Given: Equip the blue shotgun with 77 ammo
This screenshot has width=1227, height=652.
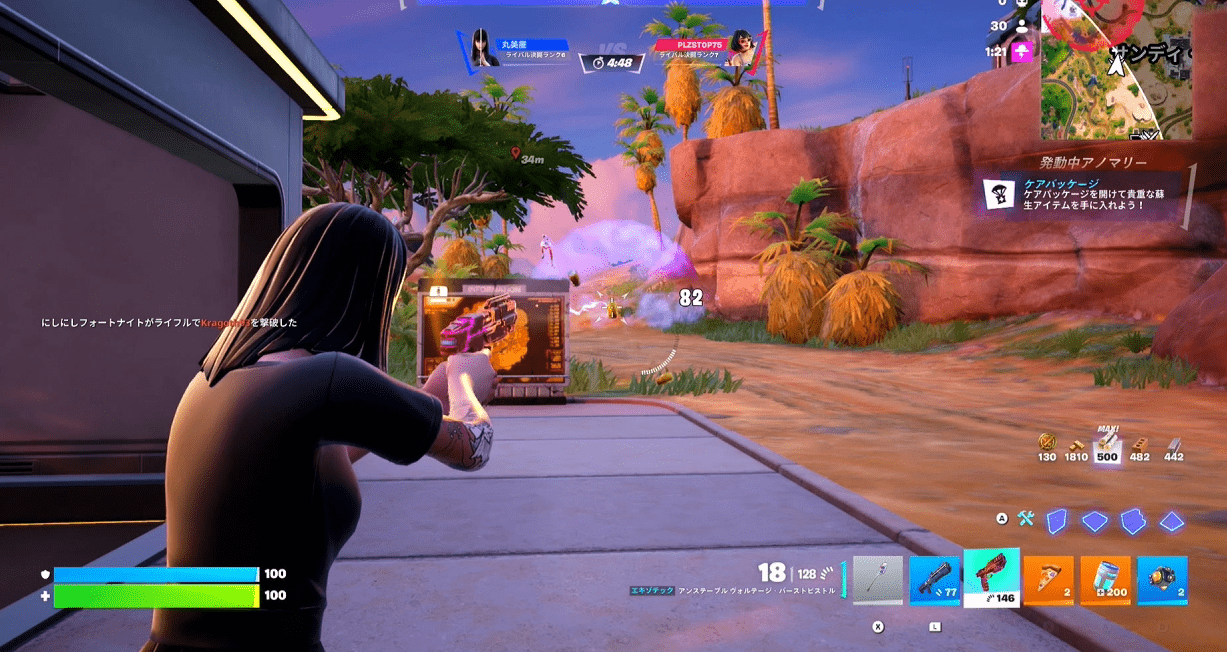Looking at the screenshot, I should coord(934,581).
